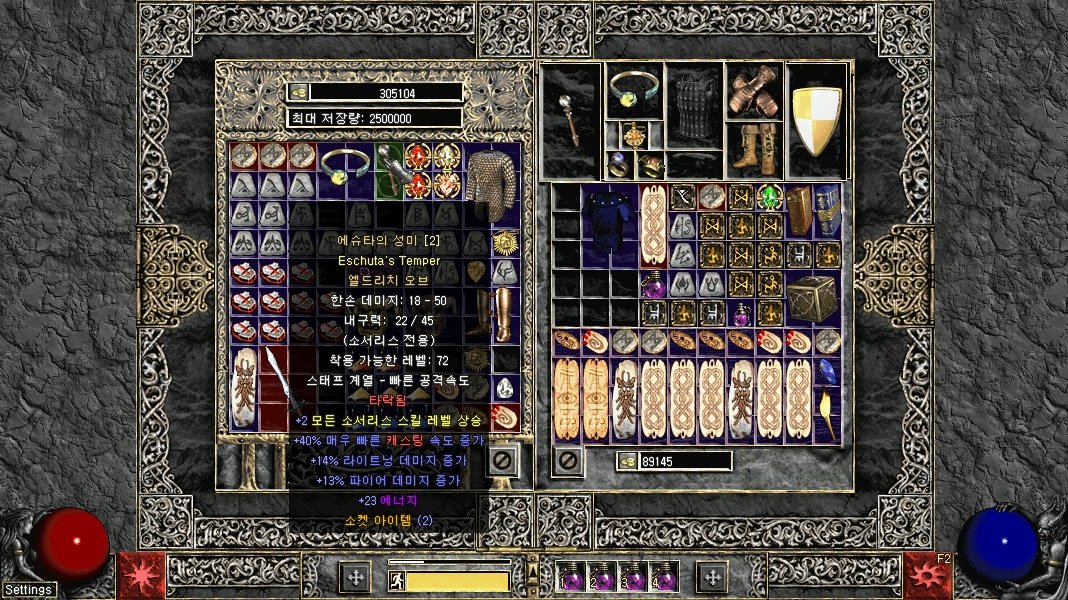Open the Settings button

tap(28, 589)
